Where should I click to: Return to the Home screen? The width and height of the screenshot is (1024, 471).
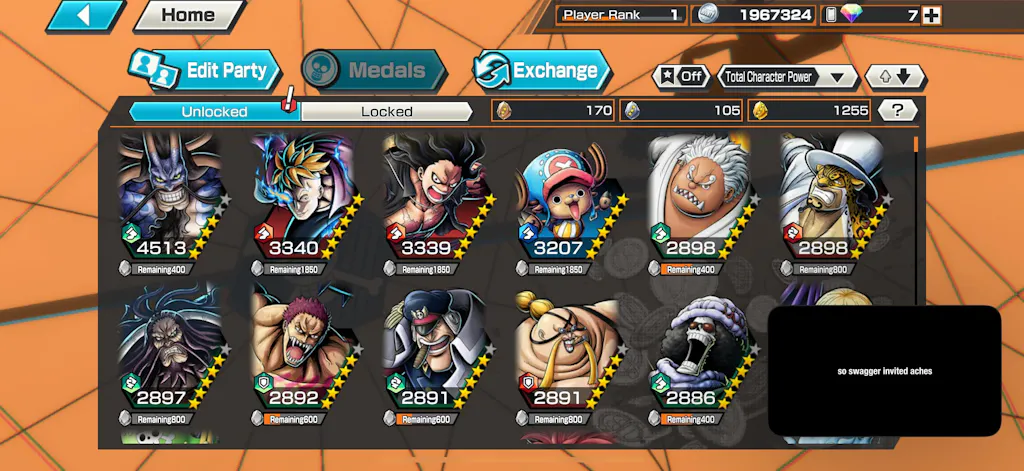[188, 15]
